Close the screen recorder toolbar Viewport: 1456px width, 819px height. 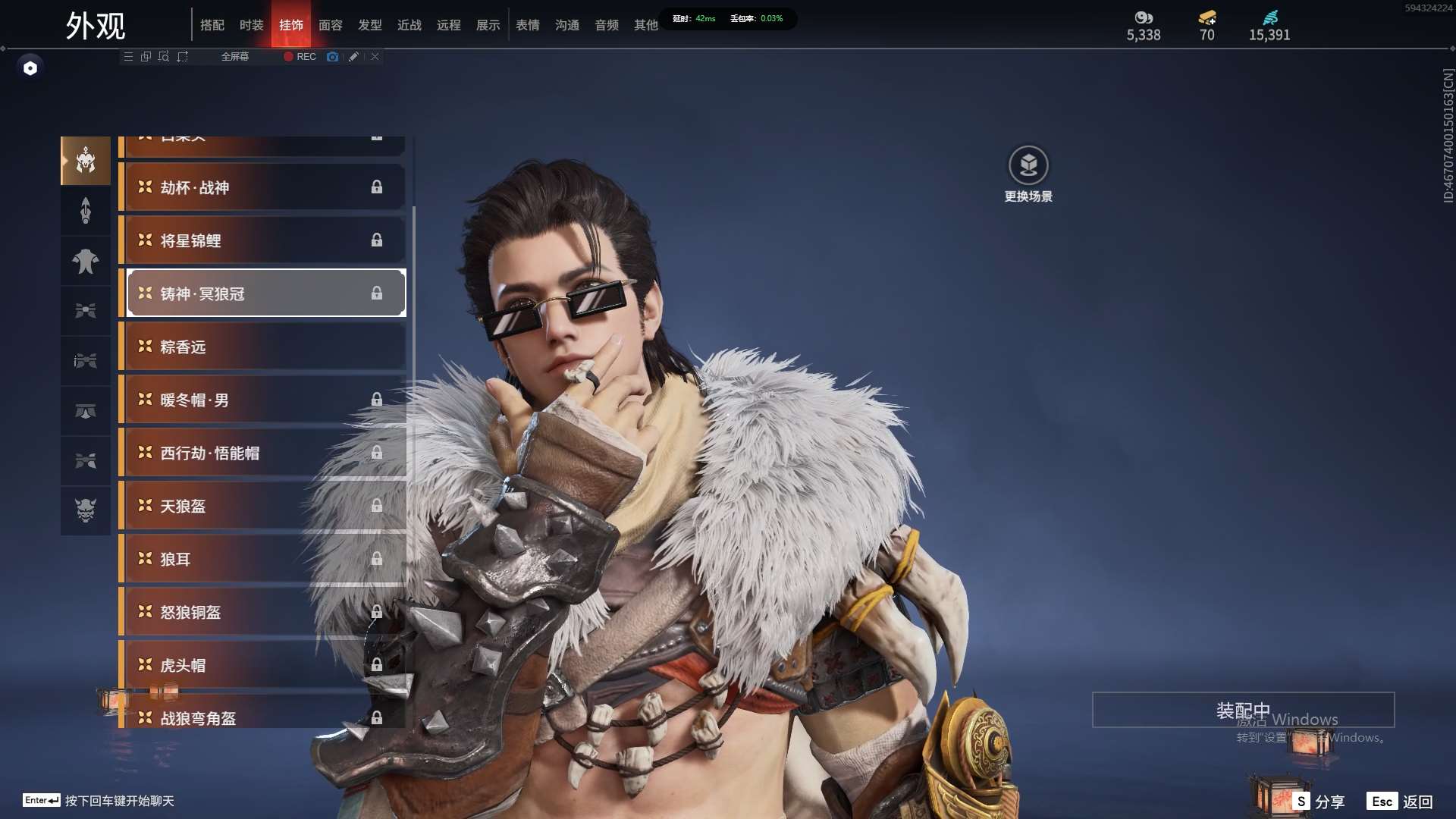point(375,57)
